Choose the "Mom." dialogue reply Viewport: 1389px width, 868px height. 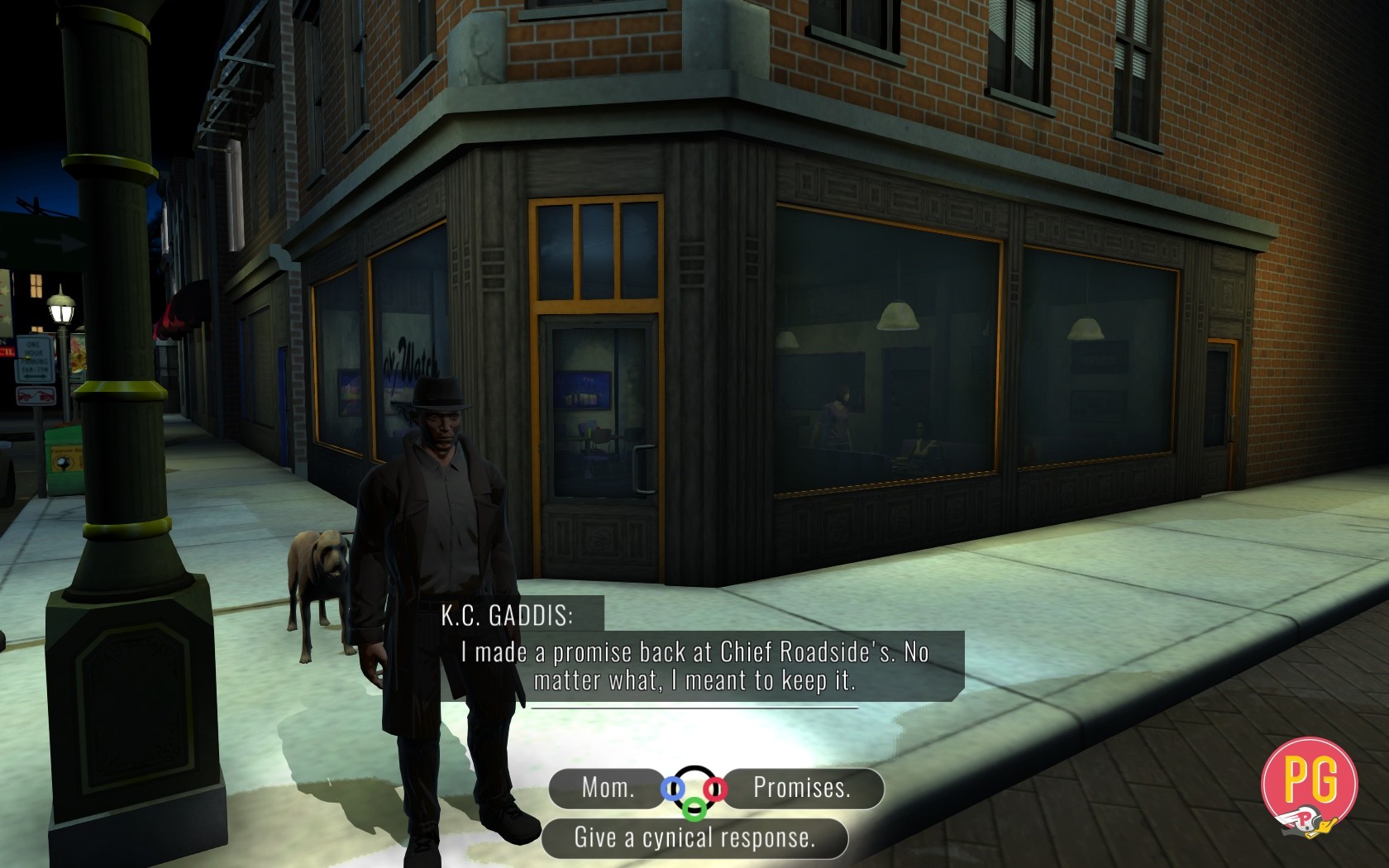(608, 788)
